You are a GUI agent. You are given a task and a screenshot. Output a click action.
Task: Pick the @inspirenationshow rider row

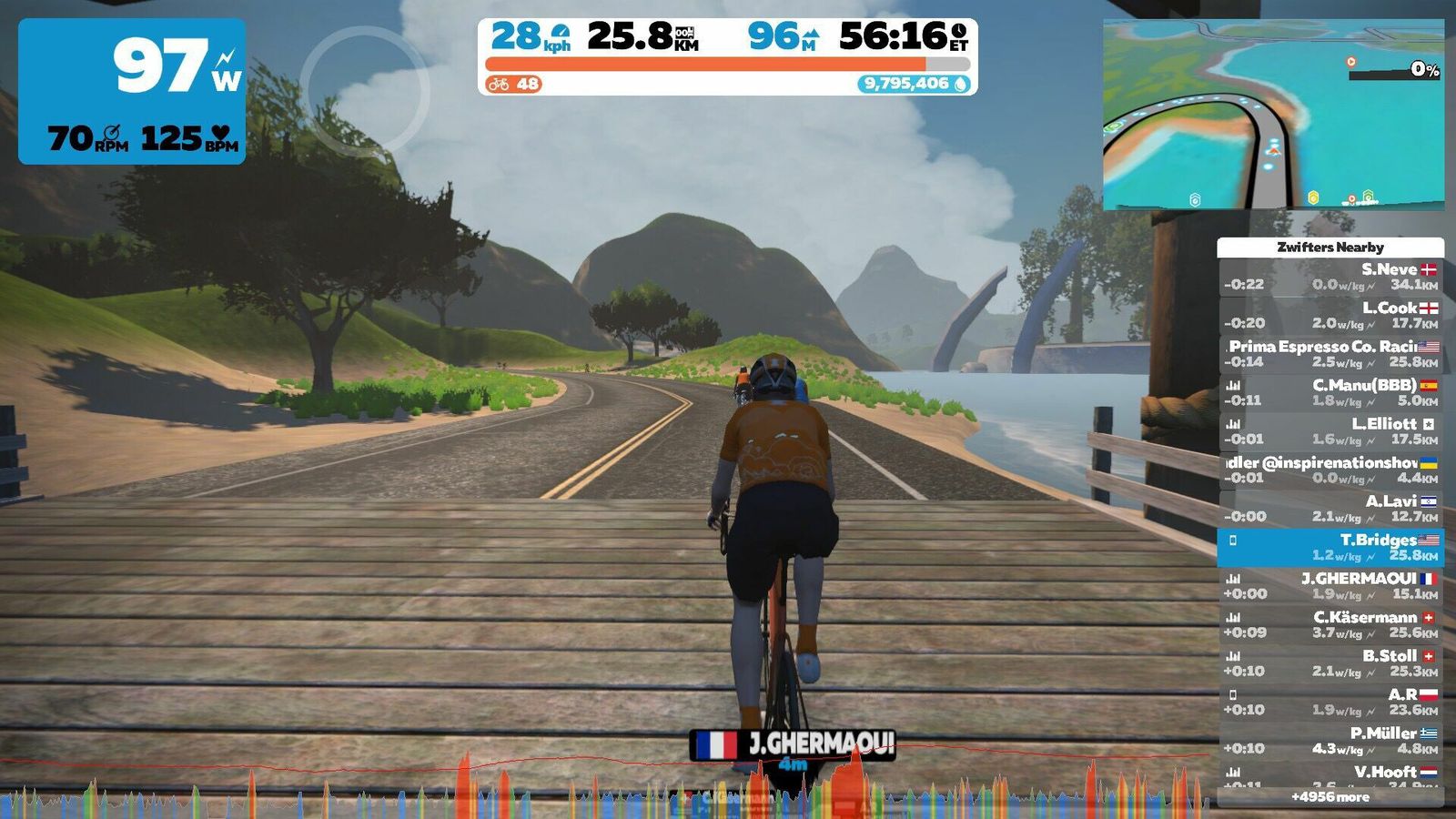click(1330, 470)
